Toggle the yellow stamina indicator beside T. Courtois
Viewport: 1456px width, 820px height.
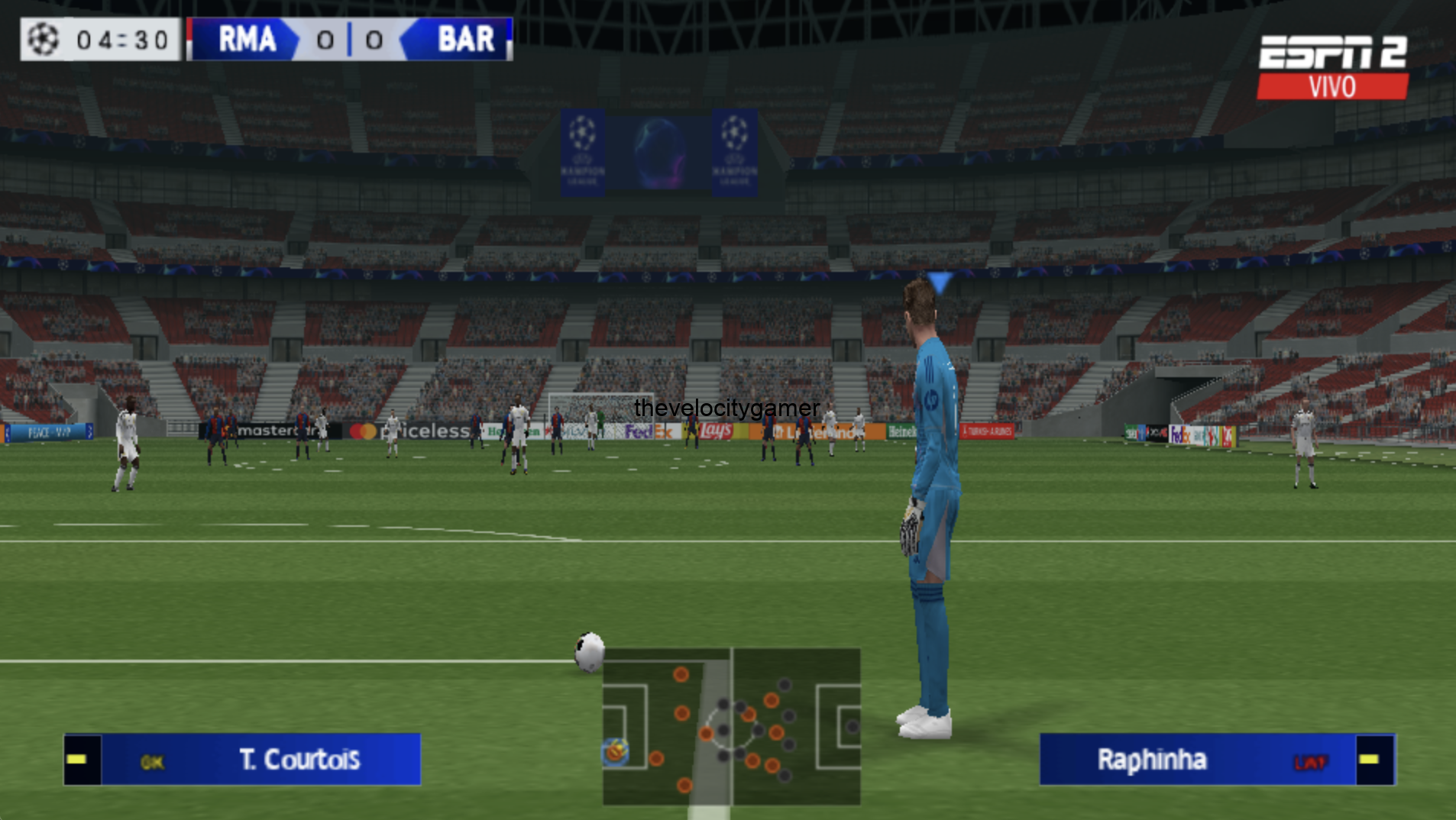coord(76,760)
